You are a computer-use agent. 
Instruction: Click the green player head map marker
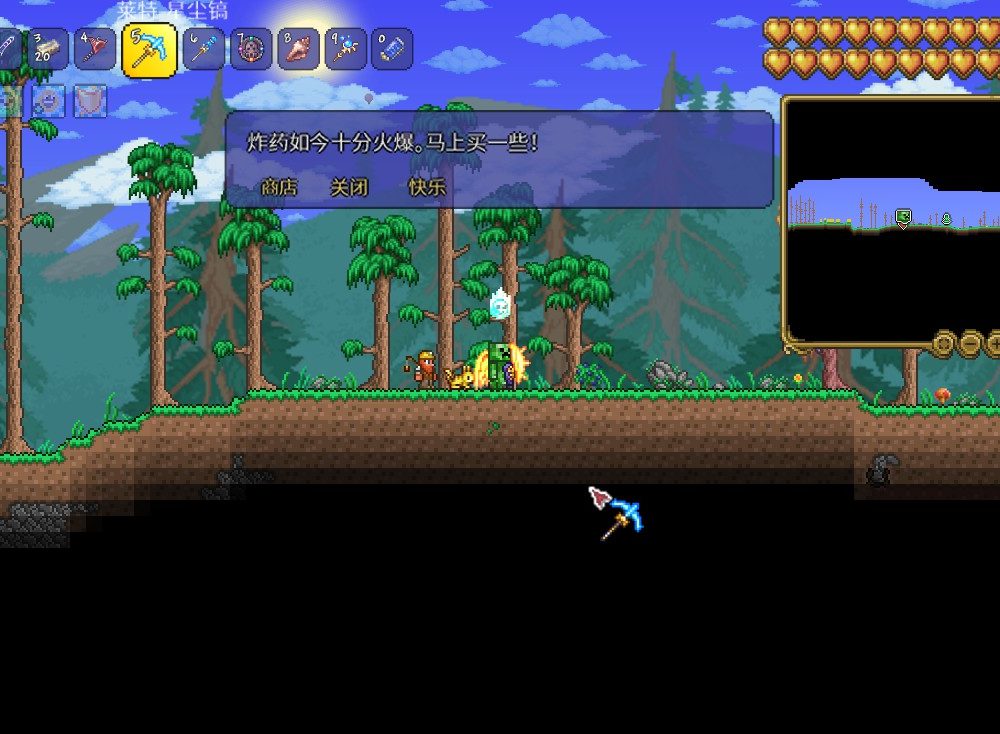(x=903, y=216)
